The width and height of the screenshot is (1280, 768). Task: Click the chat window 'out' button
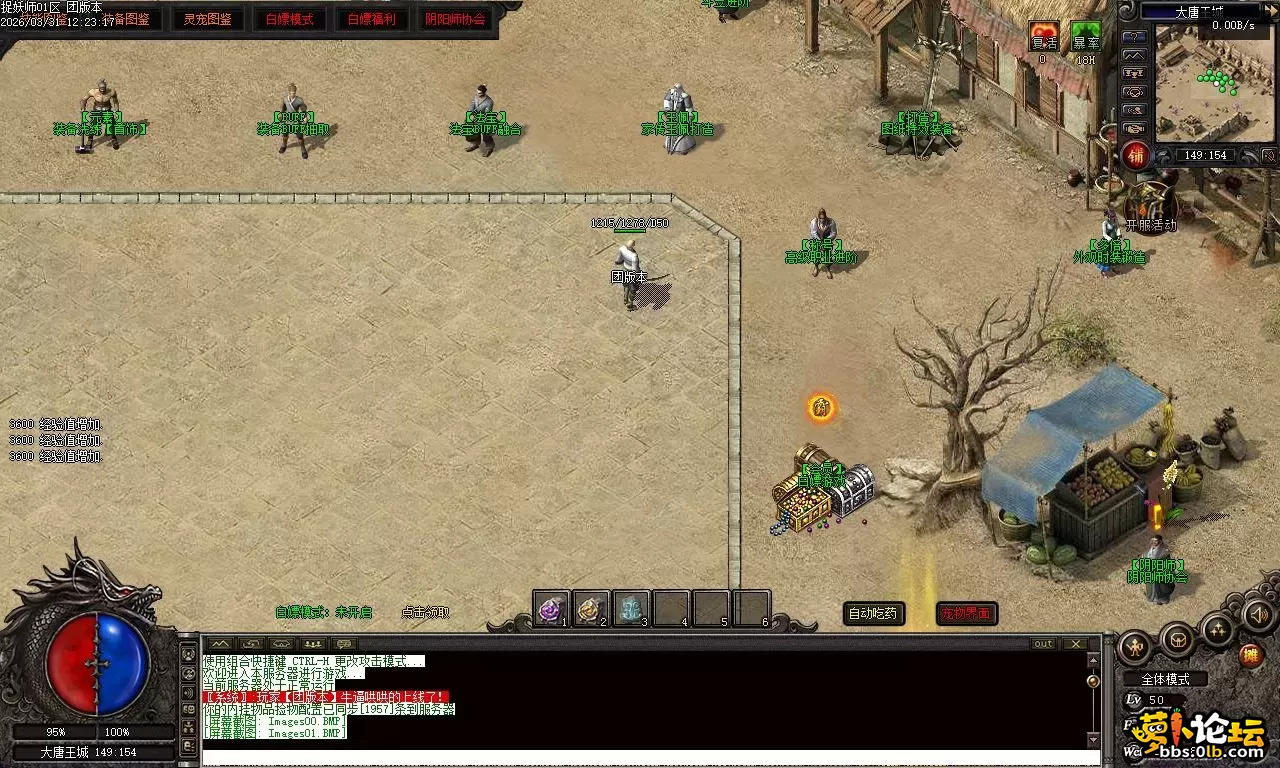(x=1043, y=643)
